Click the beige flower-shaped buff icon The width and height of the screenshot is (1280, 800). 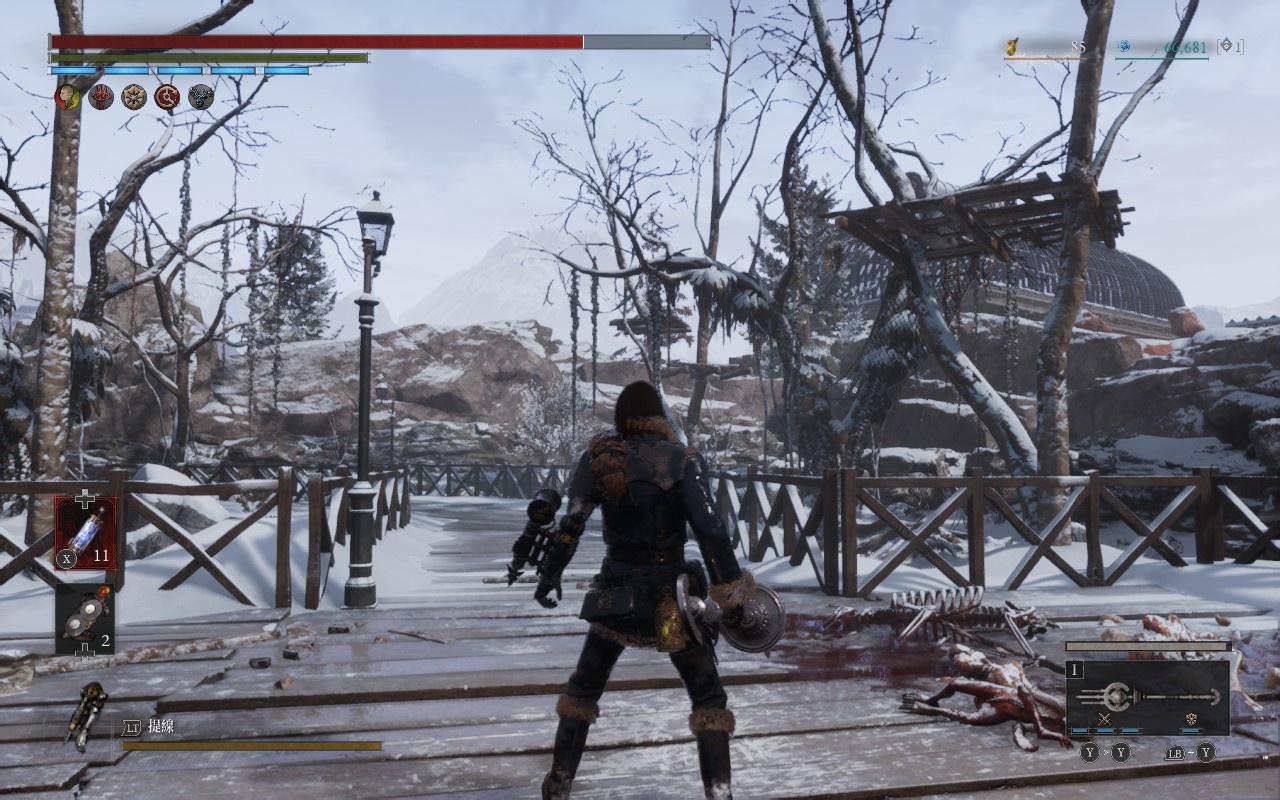134,97
